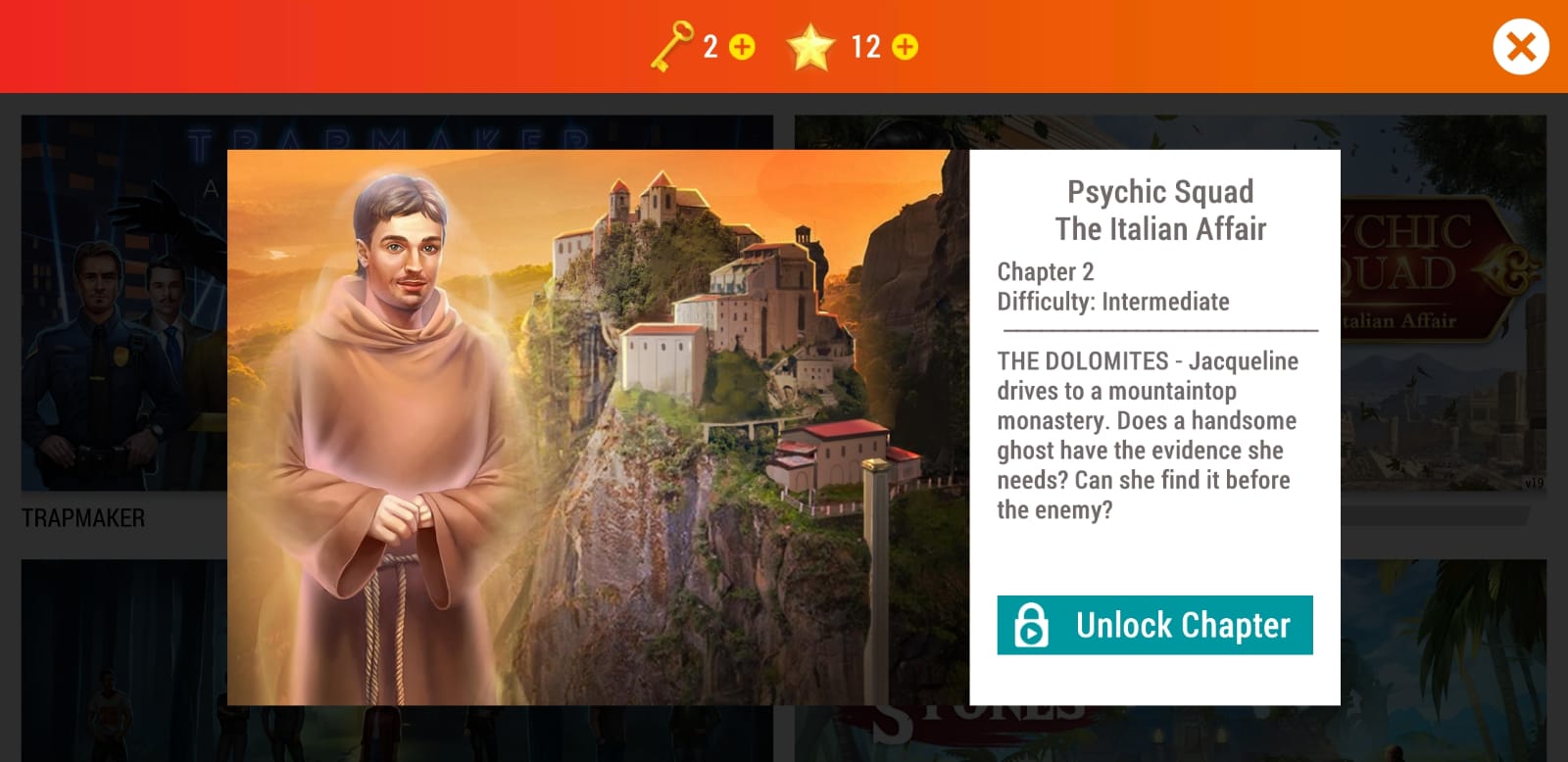
Task: Dismiss the chapter popup with the X
Action: pos(1521,44)
